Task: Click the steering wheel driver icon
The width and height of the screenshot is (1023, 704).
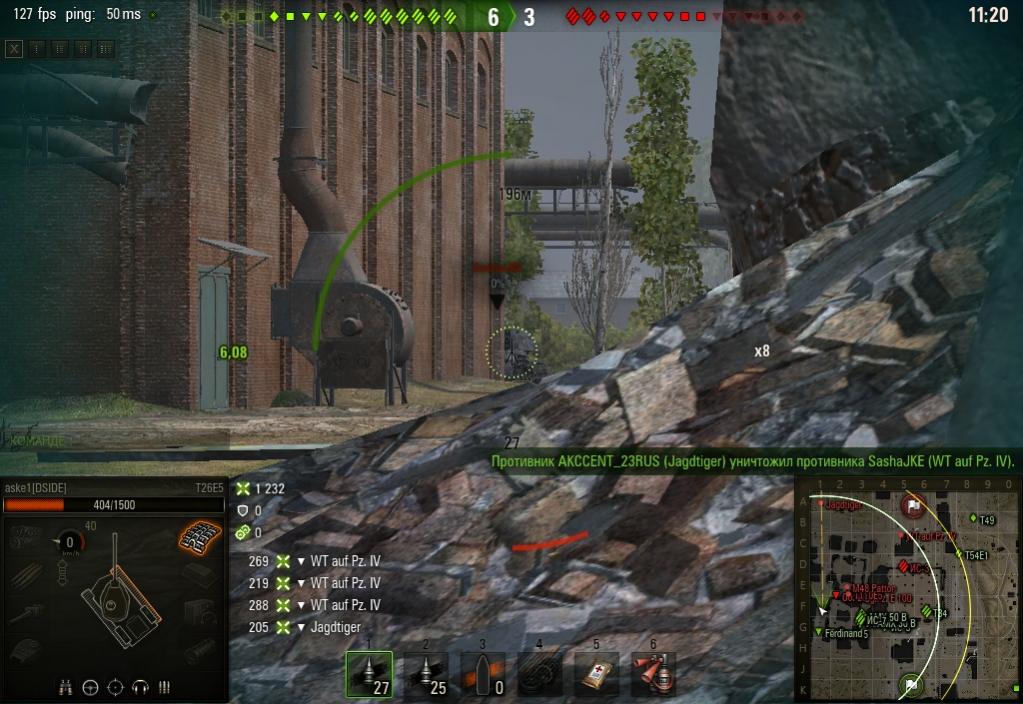Action: (91, 687)
